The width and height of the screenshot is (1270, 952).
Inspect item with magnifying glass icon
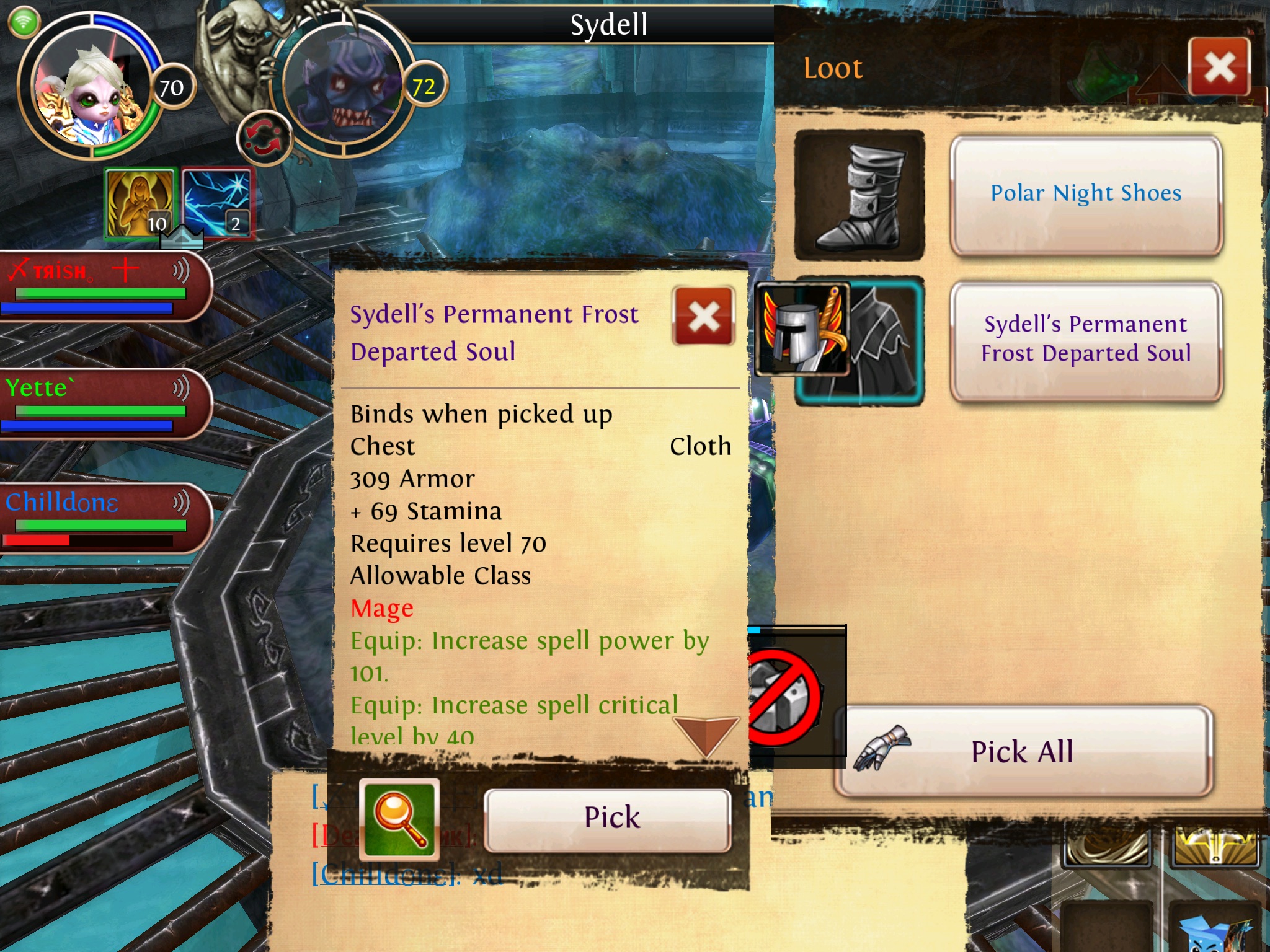399,818
